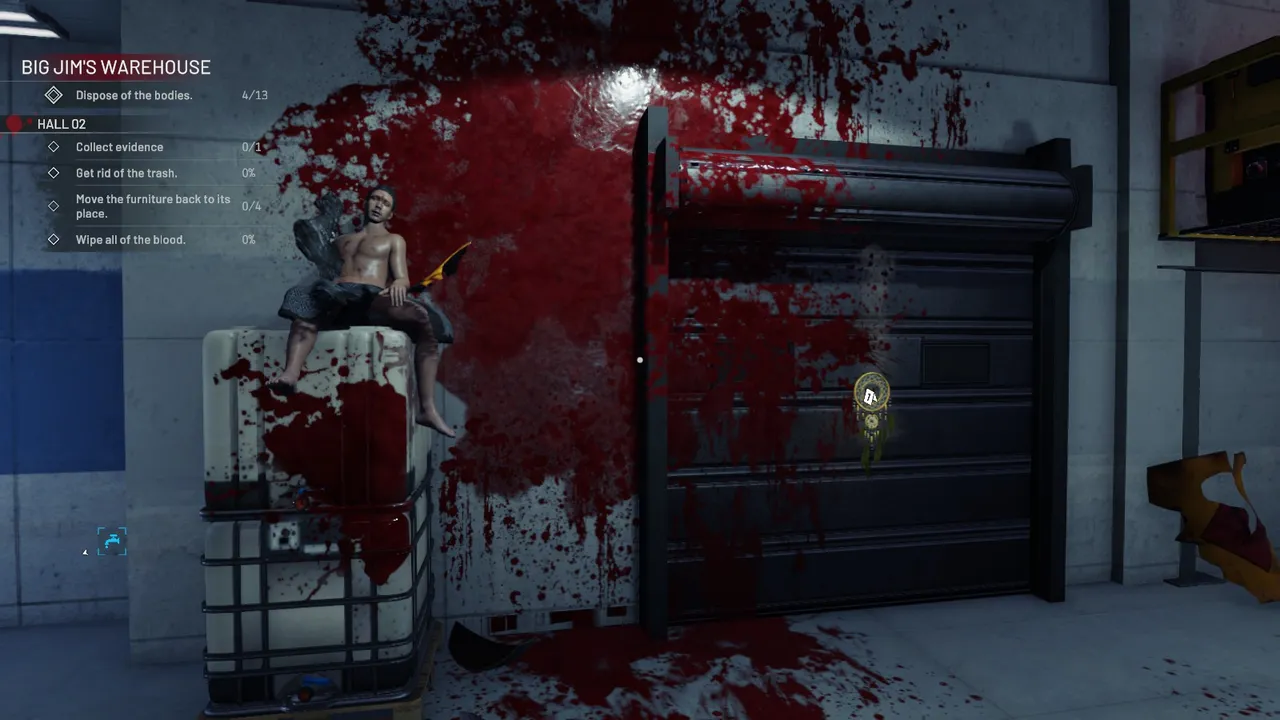Screen dimensions: 1280x720
Task: Click the small white arrow near the tap prompt
Action: pyautogui.click(x=85, y=551)
